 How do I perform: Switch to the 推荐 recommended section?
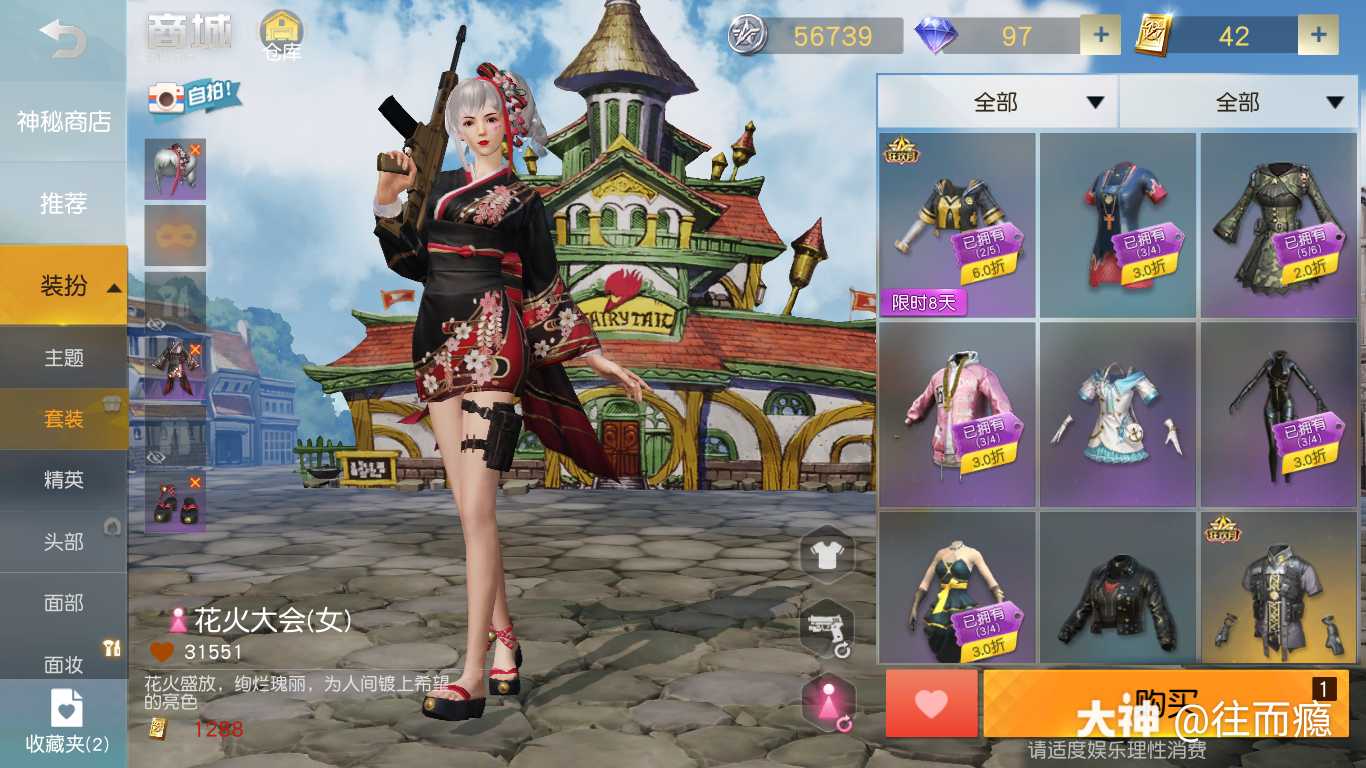[63, 204]
